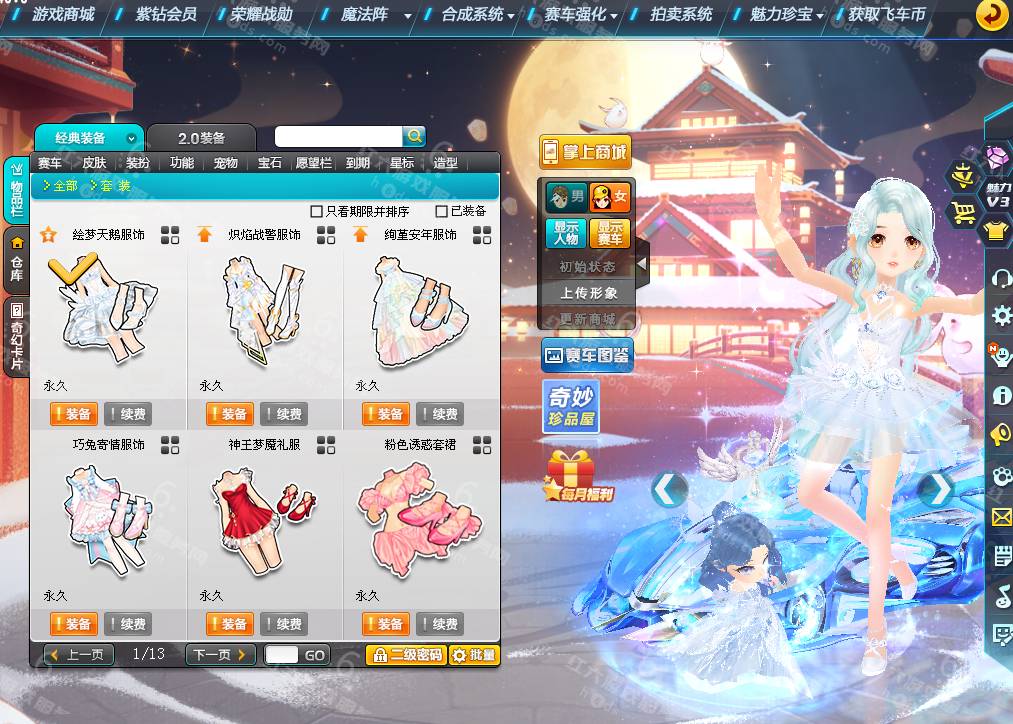Open the 游戏商城 game shop menu

point(63,14)
